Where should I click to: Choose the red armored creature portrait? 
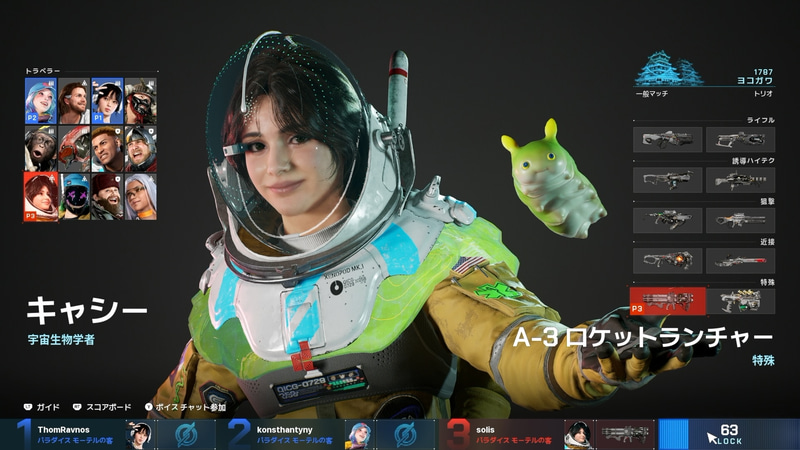(x=74, y=148)
